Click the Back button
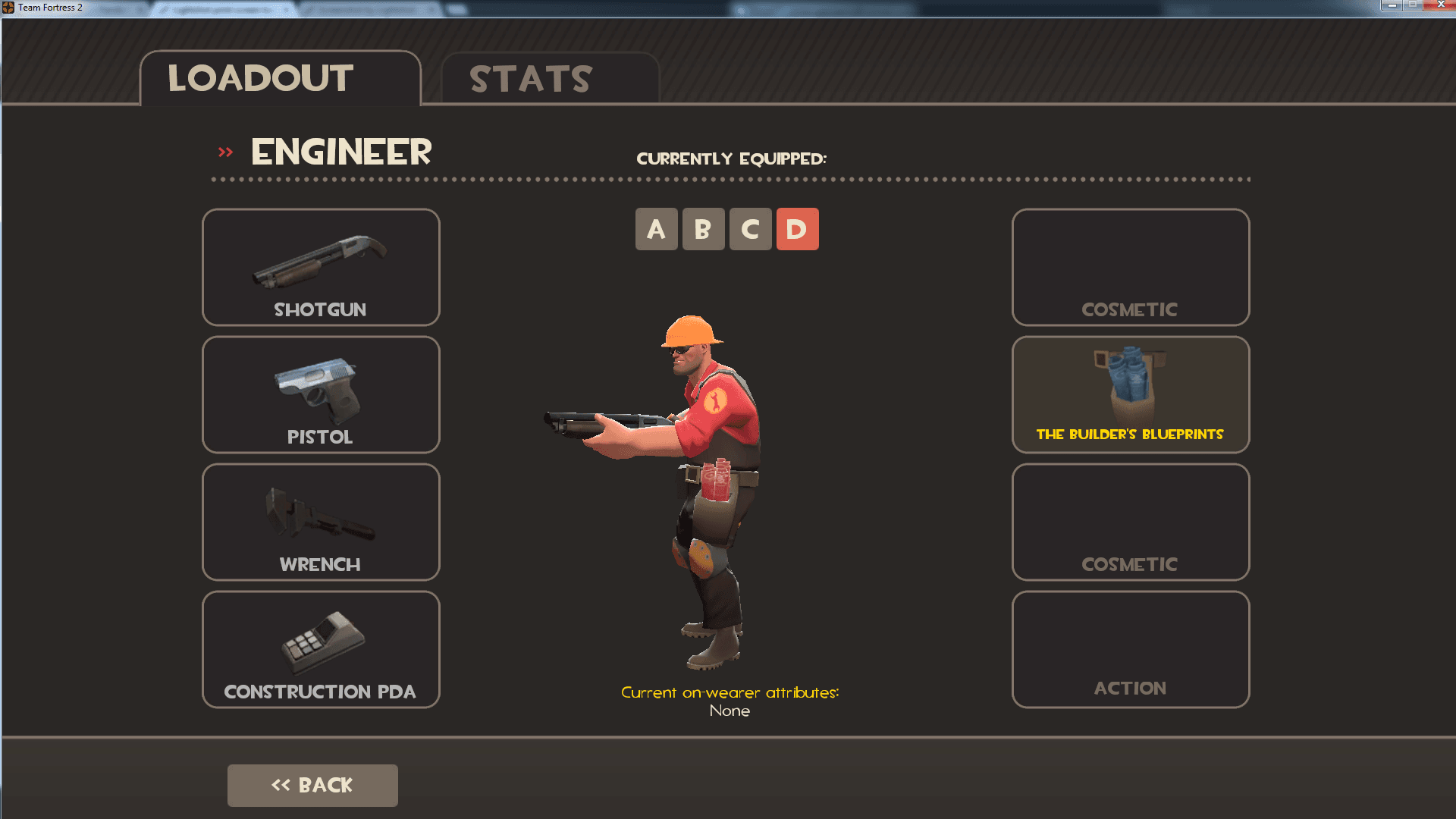Viewport: 1456px width, 819px height. pos(312,785)
